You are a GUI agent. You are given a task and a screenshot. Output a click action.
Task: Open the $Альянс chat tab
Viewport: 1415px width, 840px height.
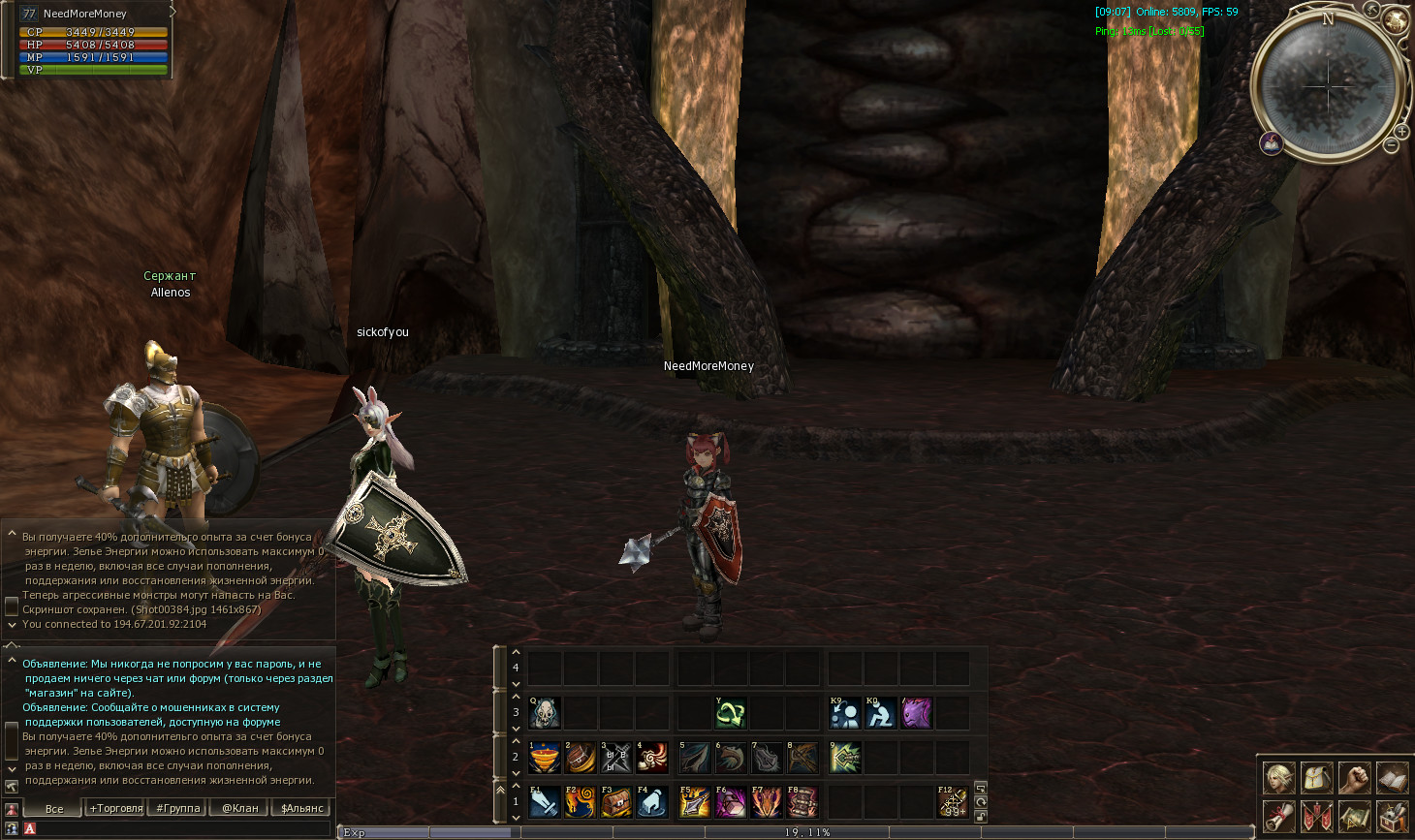coord(302,808)
